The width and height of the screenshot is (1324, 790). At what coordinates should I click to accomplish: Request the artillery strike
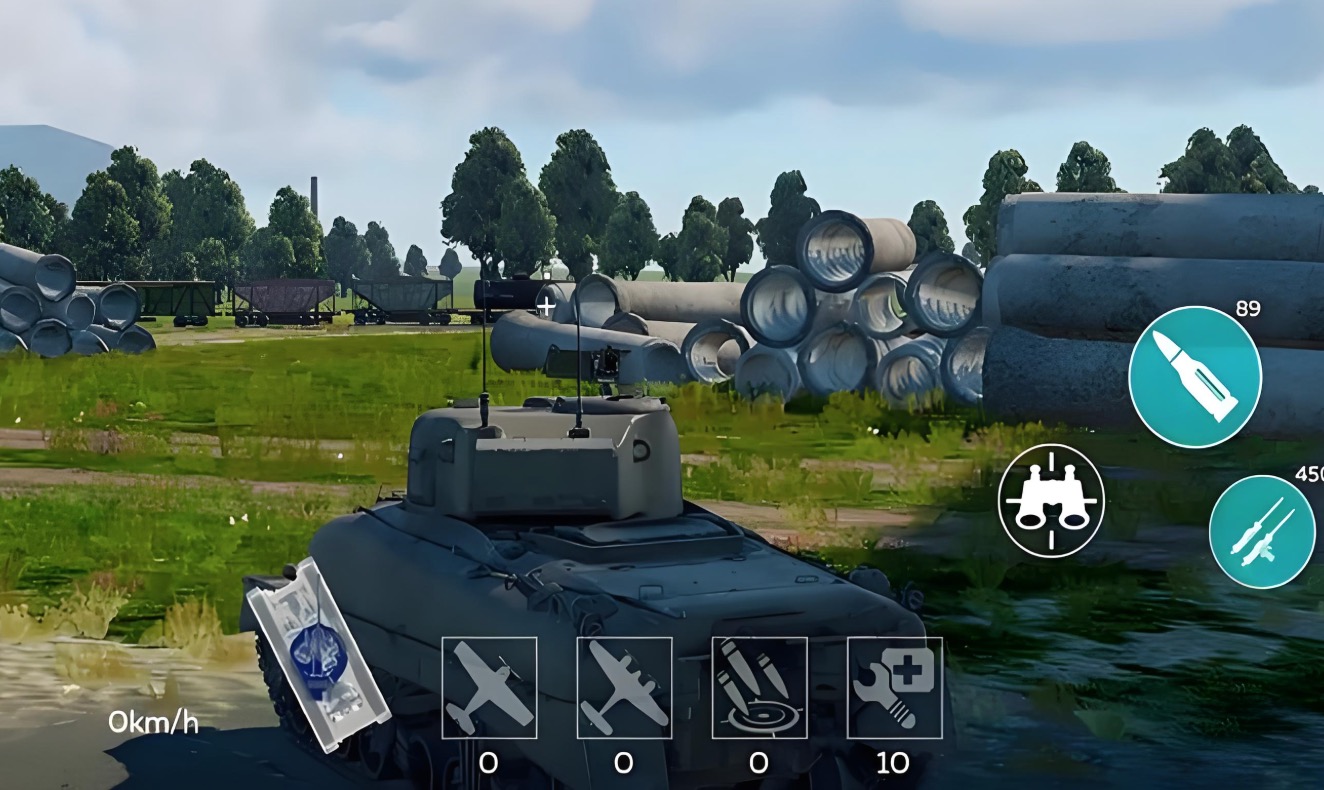click(759, 687)
